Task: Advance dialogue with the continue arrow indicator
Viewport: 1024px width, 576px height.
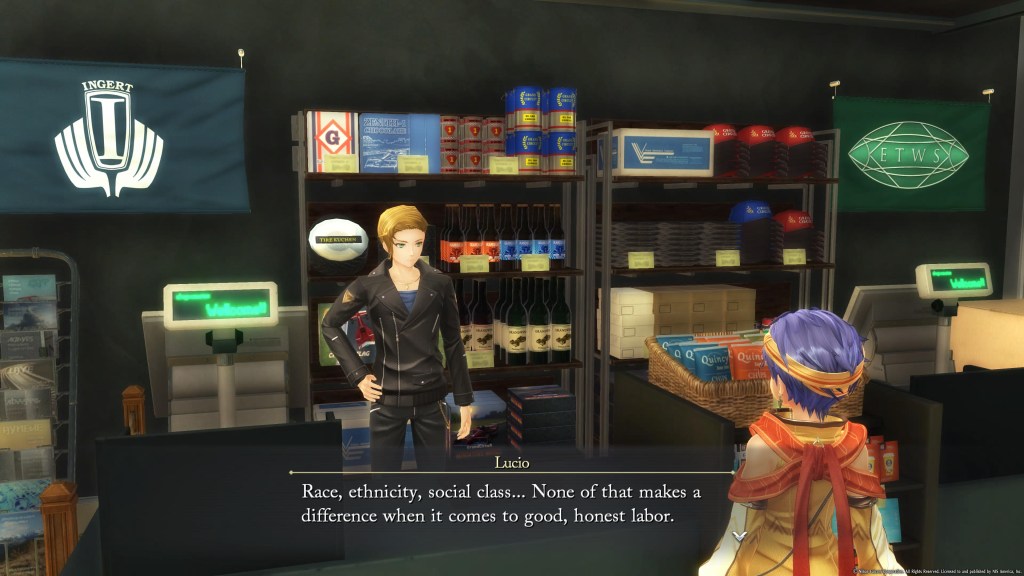Action: coord(739,537)
